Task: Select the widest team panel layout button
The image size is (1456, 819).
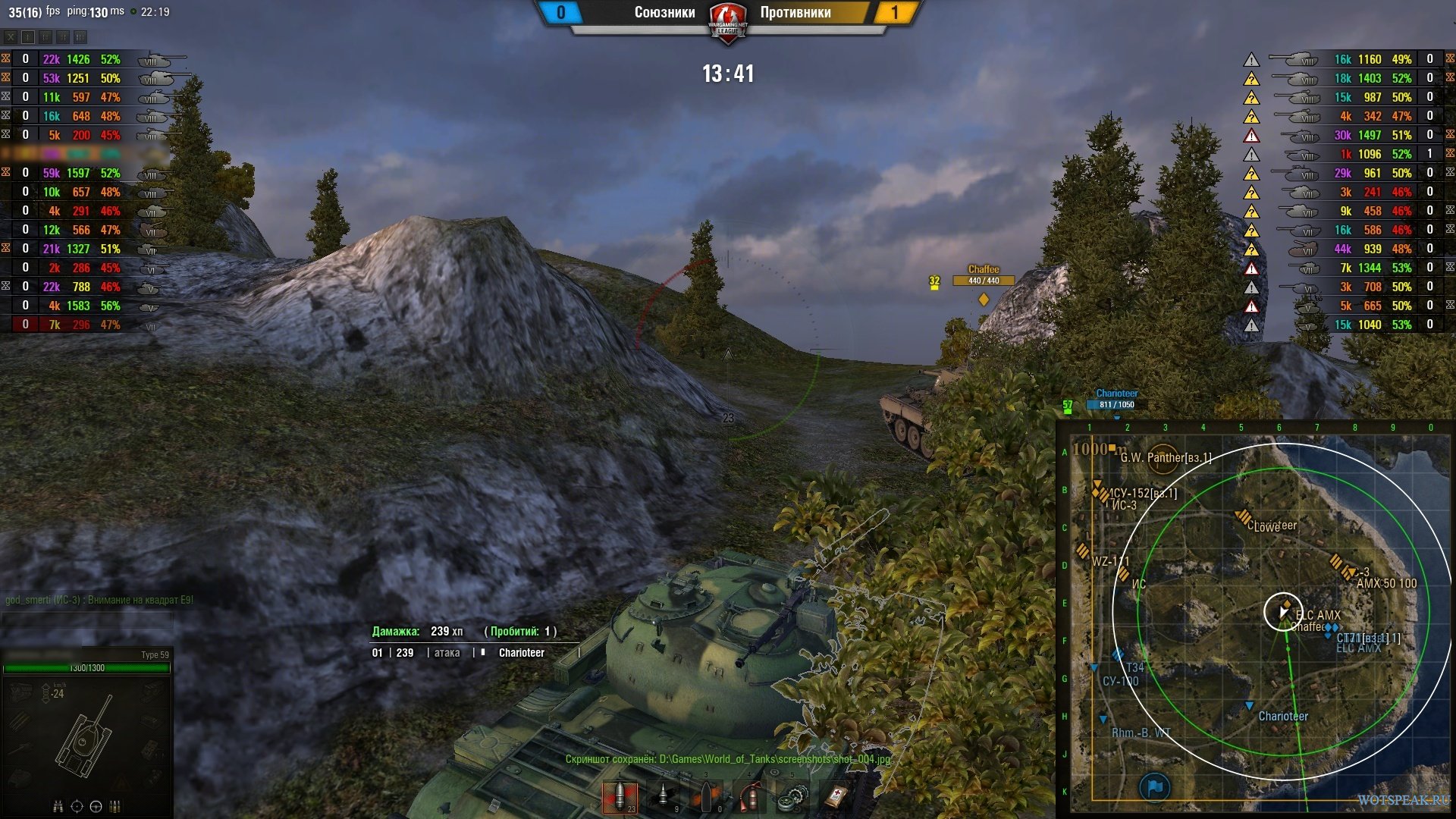Action: [80, 36]
